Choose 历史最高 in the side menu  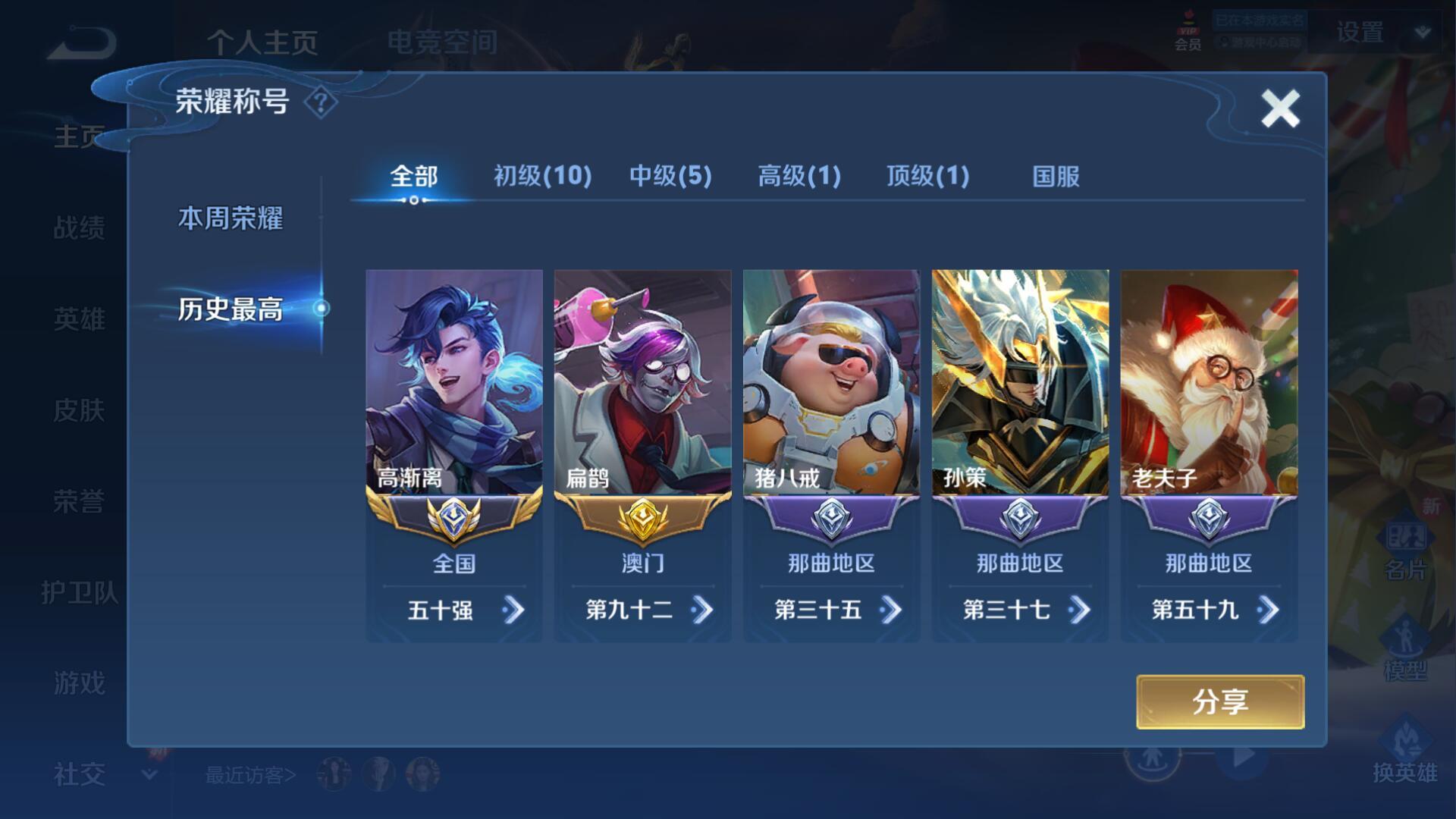click(x=231, y=309)
